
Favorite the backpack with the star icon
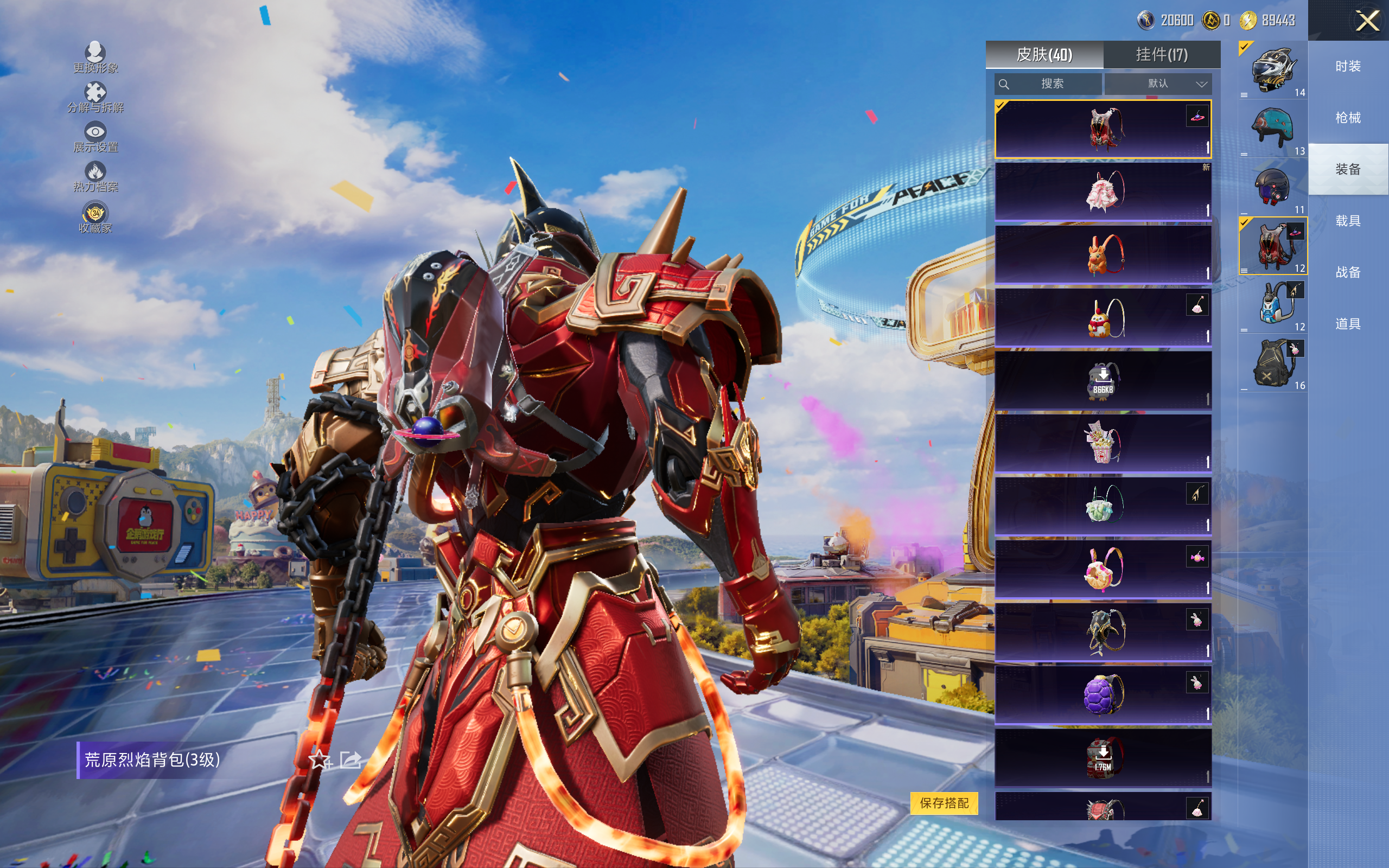pyautogui.click(x=319, y=760)
